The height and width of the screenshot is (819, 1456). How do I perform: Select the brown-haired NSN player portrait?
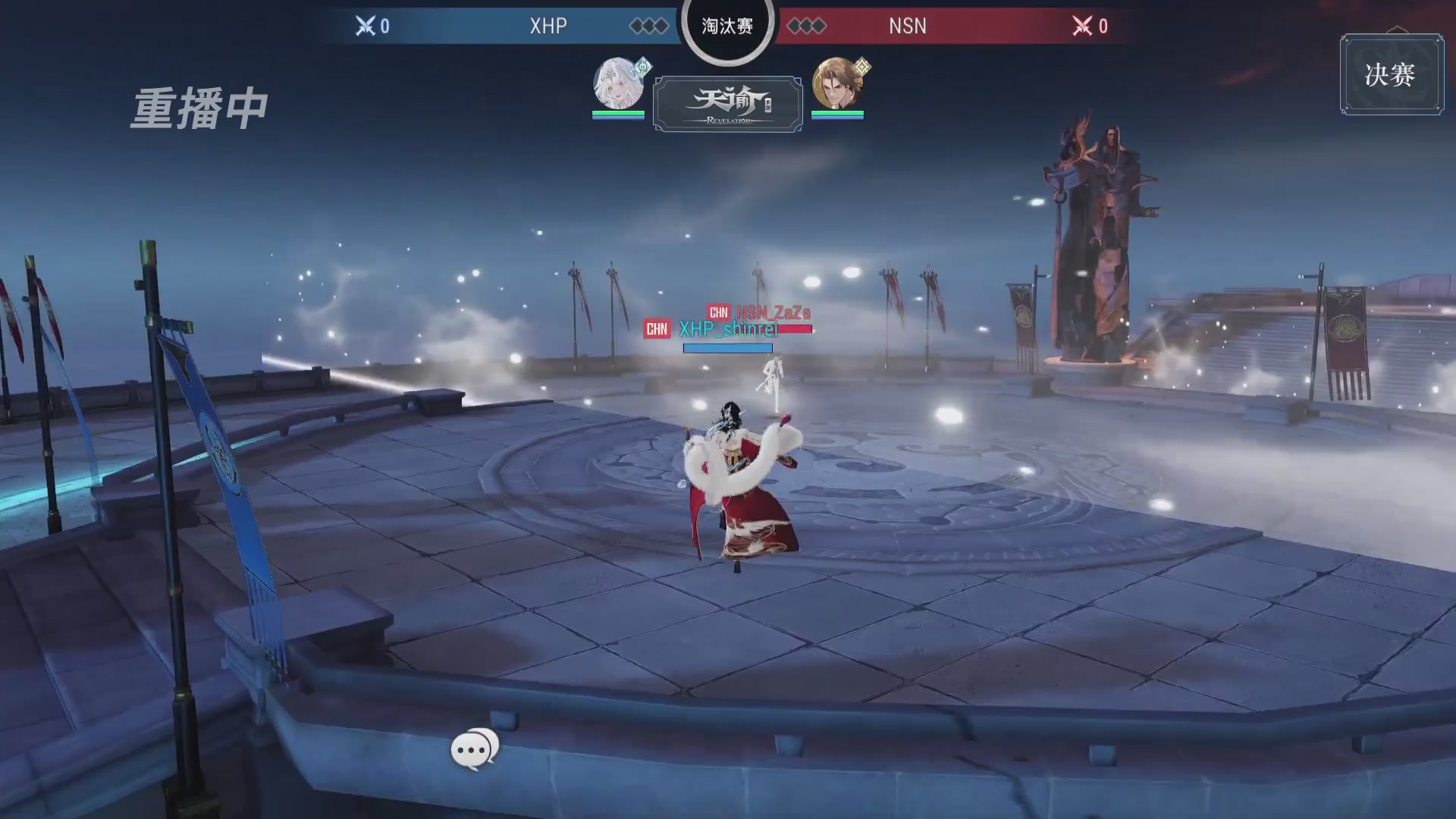click(836, 83)
